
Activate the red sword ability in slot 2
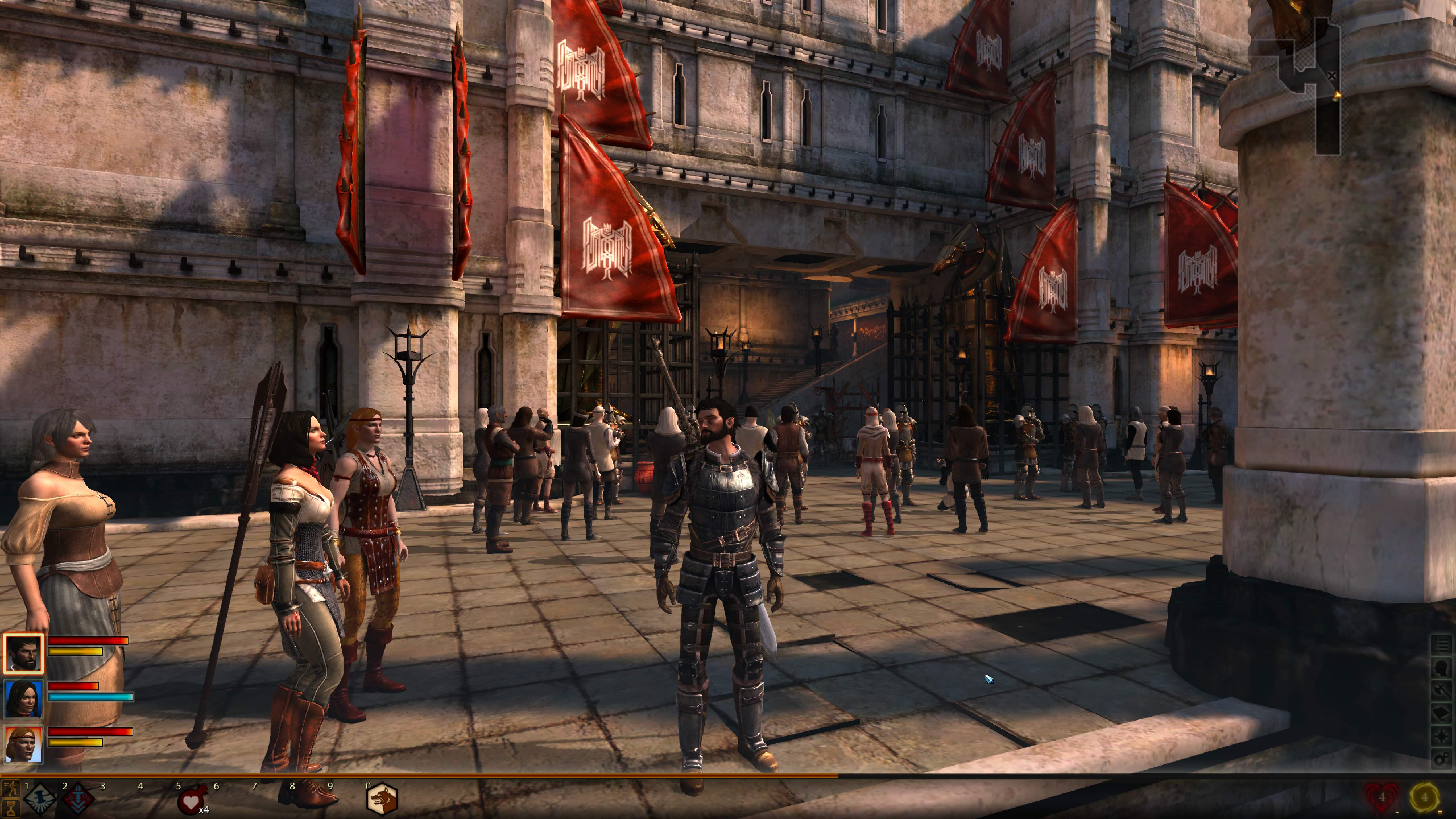[x=77, y=799]
